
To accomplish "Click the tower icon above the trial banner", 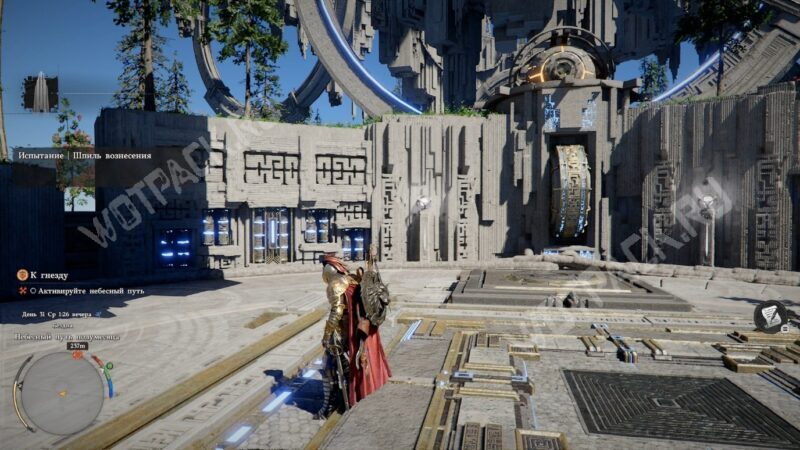I will [x=41, y=93].
